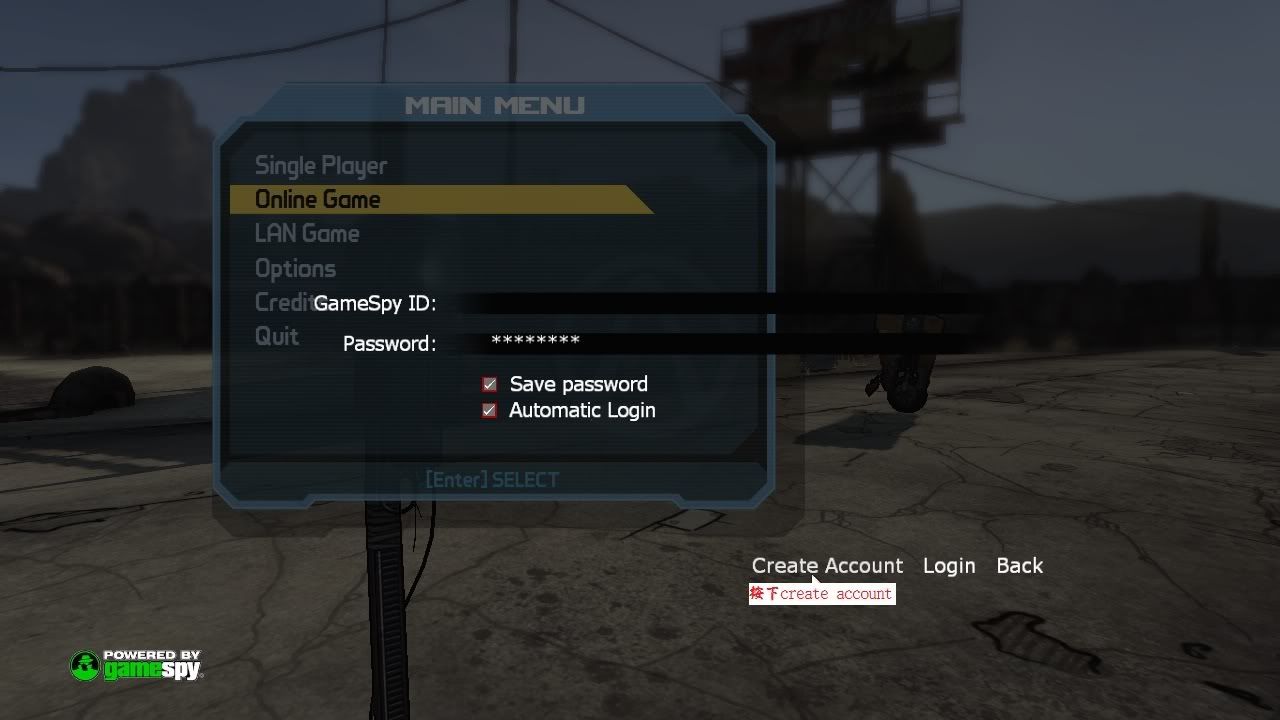Quit the game from main menu
Screen dimensions: 1280x720
[277, 337]
